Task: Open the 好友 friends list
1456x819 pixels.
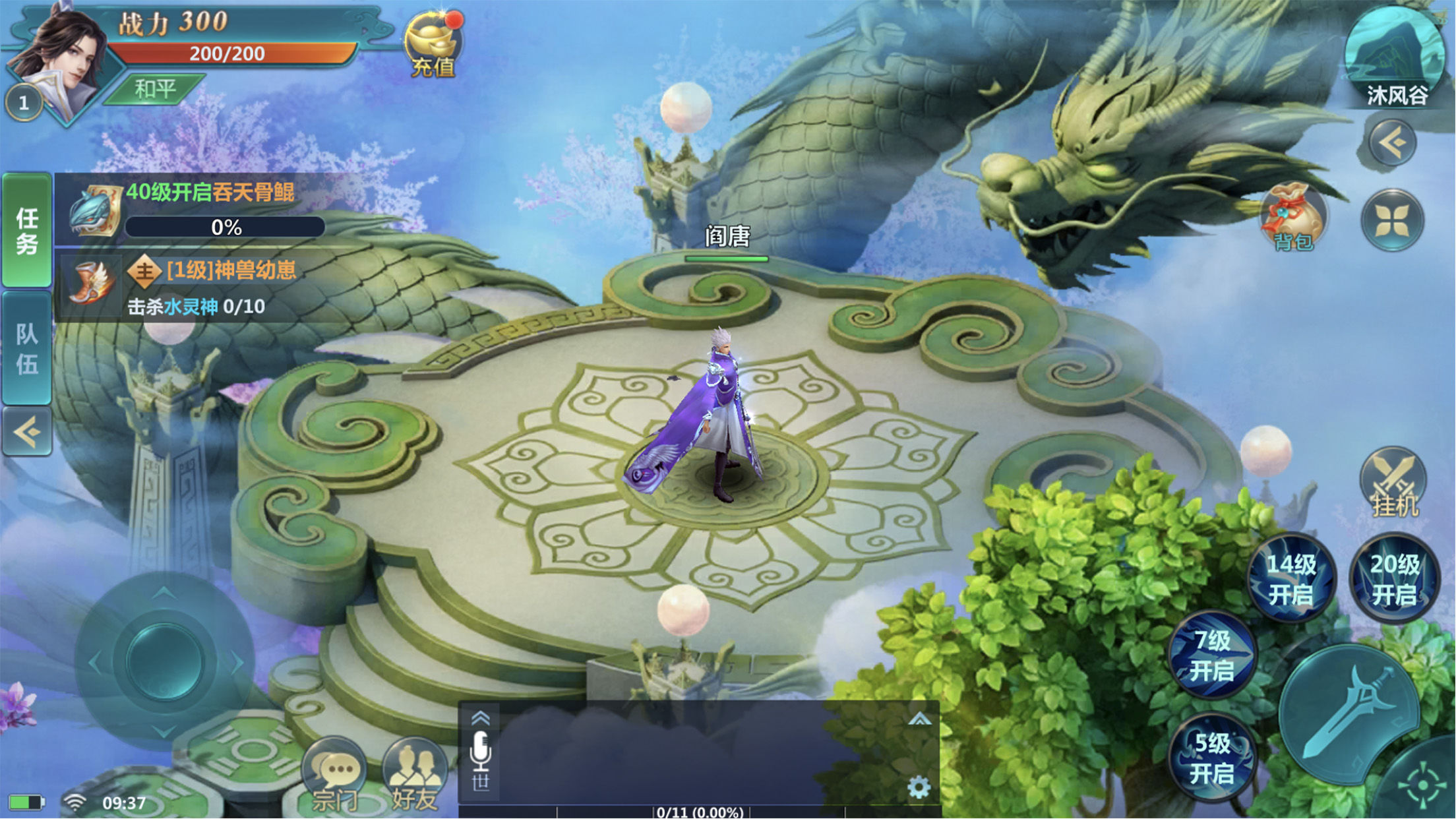Action: (x=415, y=775)
